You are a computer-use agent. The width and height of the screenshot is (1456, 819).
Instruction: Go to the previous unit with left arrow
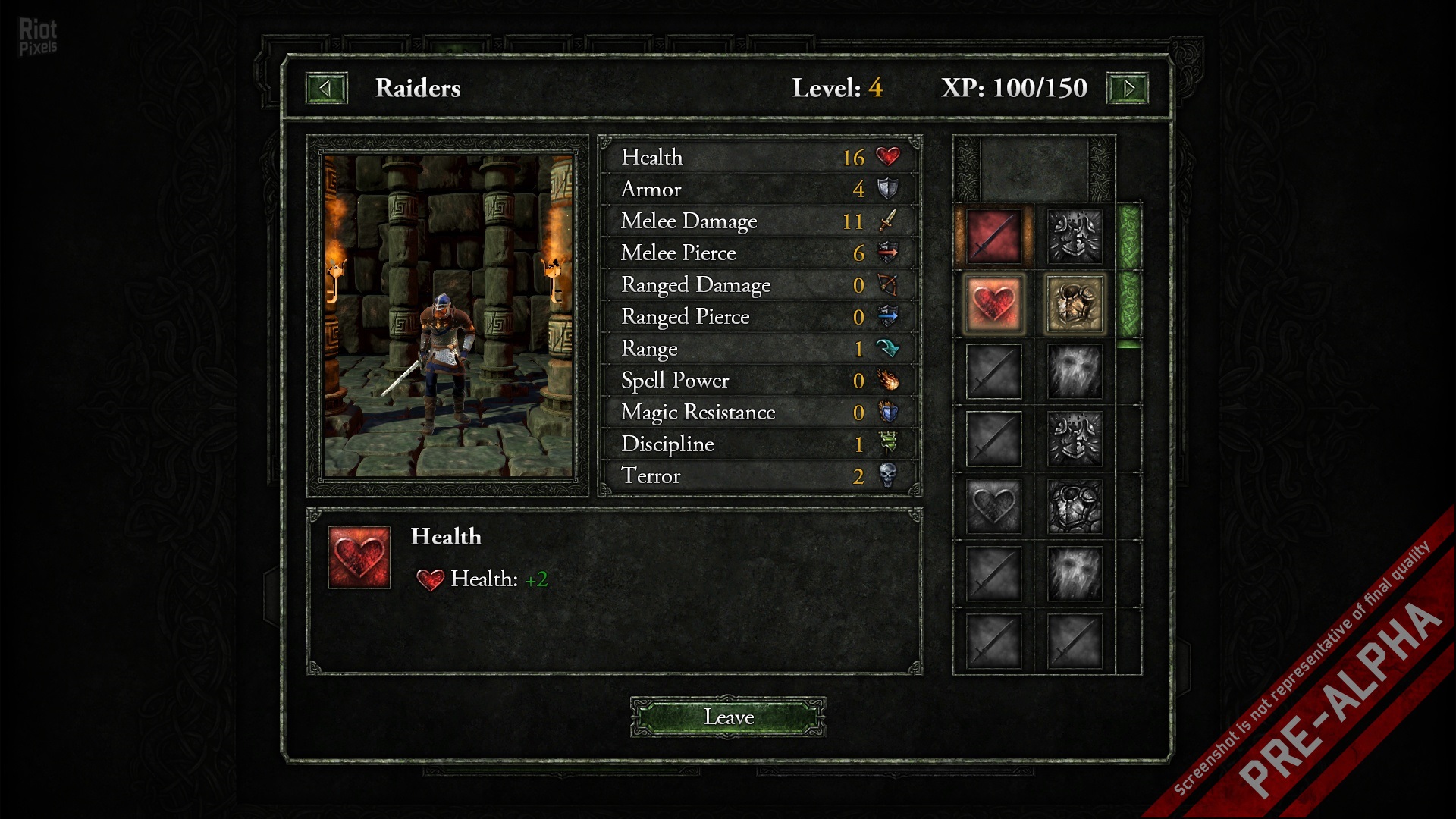(326, 88)
